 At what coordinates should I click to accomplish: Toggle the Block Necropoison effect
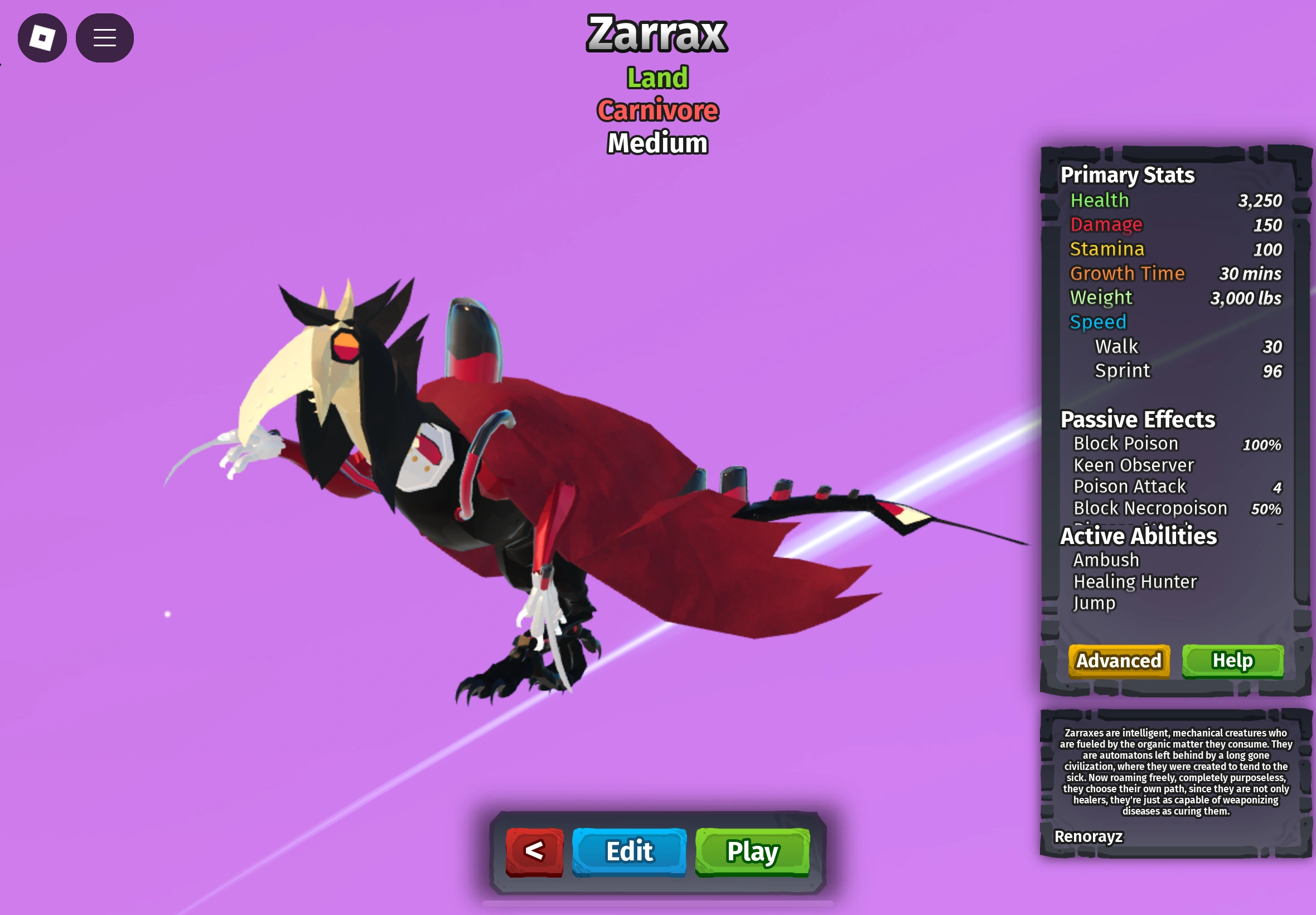point(1149,508)
